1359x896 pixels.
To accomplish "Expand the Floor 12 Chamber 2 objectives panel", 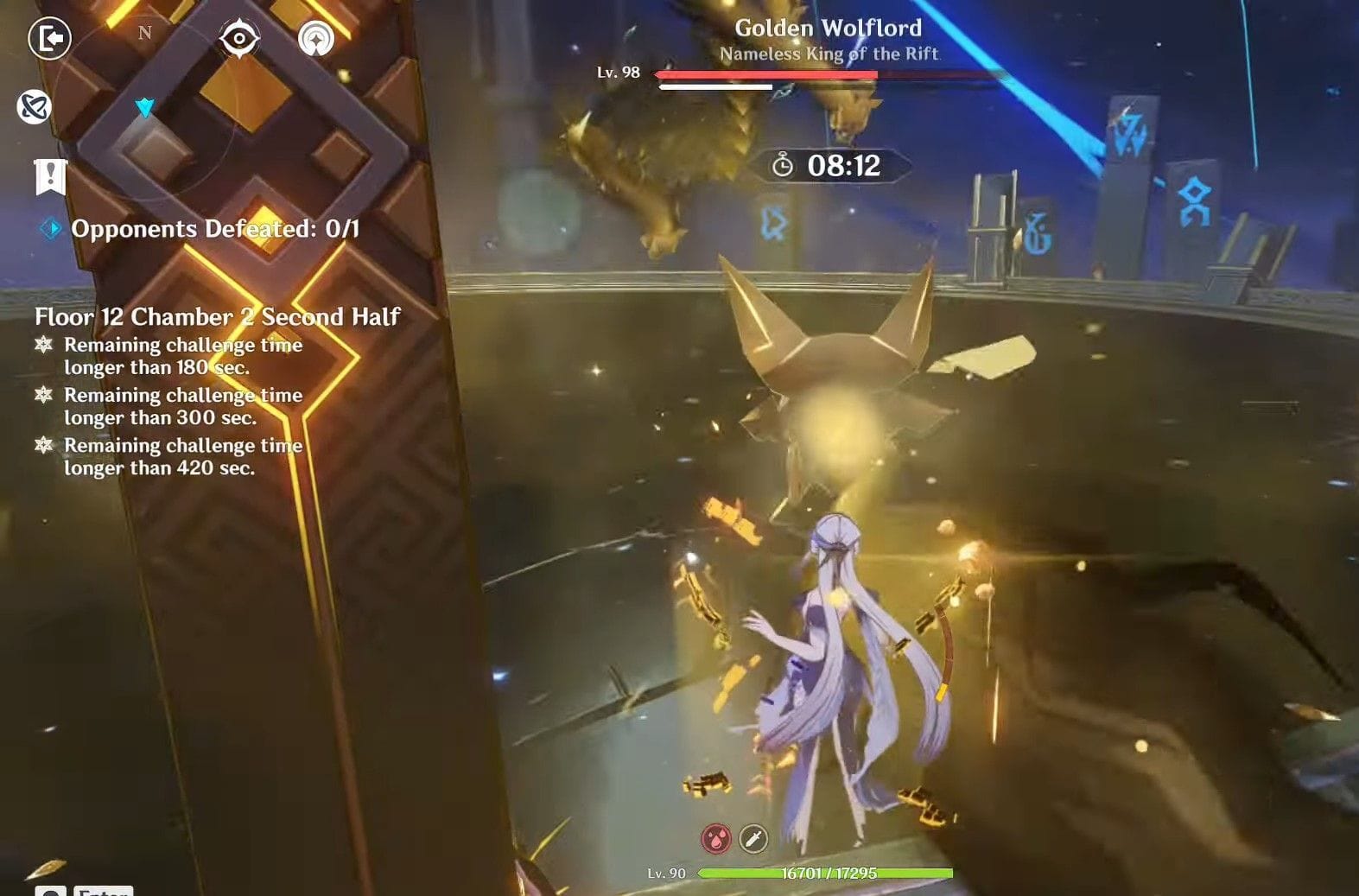I will click(215, 318).
